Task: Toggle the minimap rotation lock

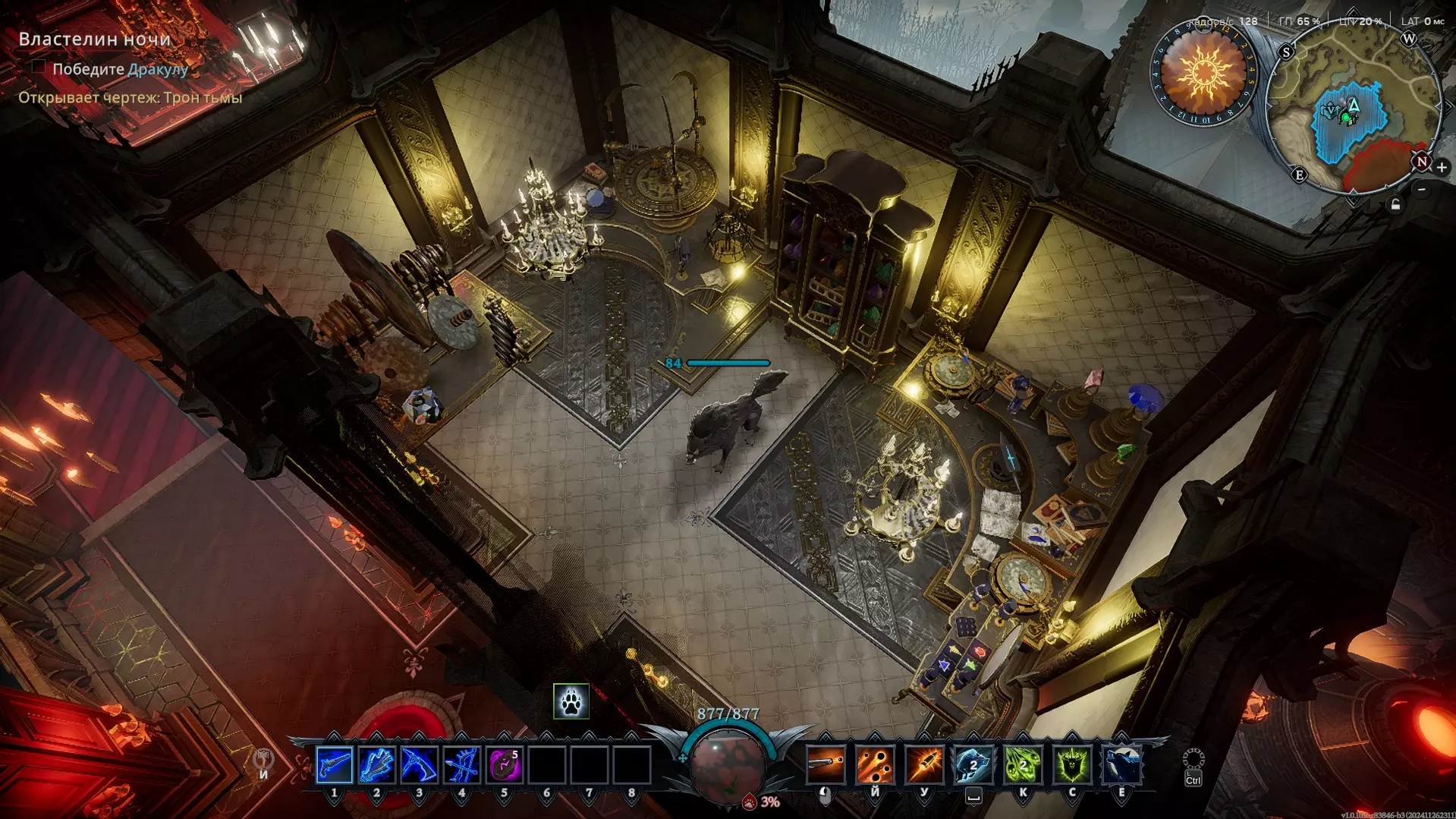Action: click(x=1395, y=205)
